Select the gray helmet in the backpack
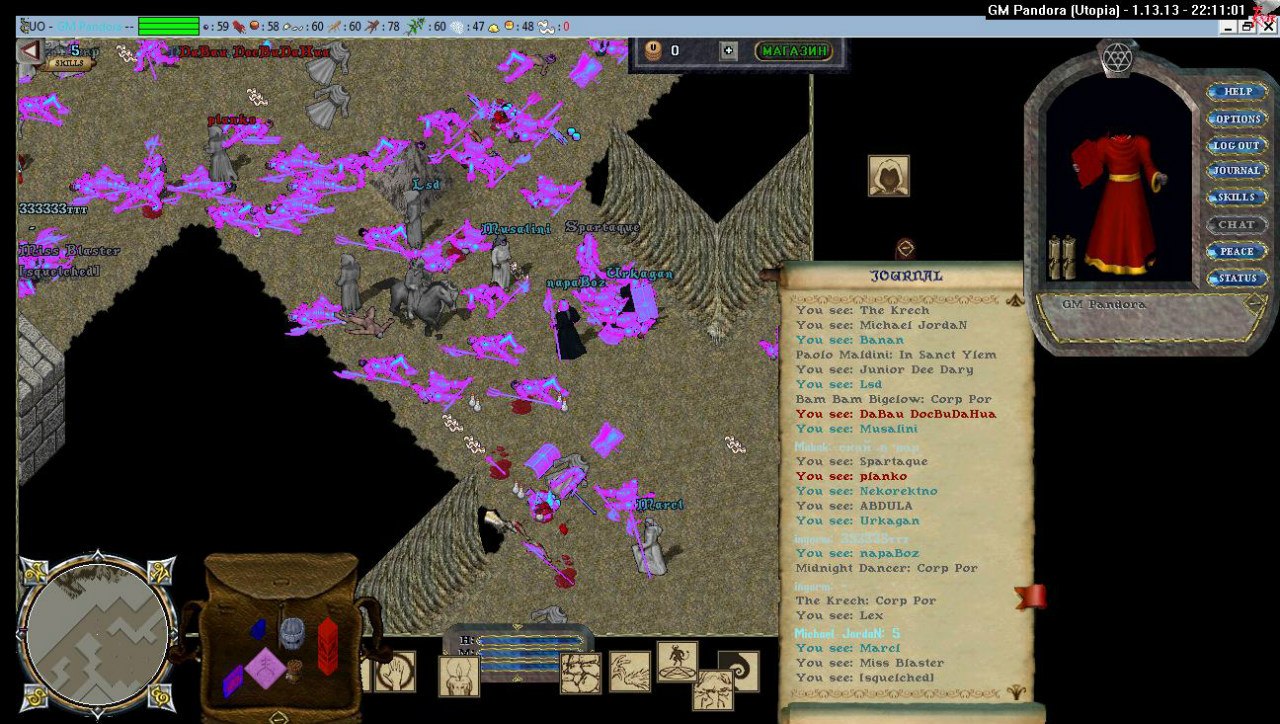Viewport: 1280px width, 724px height. (x=291, y=633)
